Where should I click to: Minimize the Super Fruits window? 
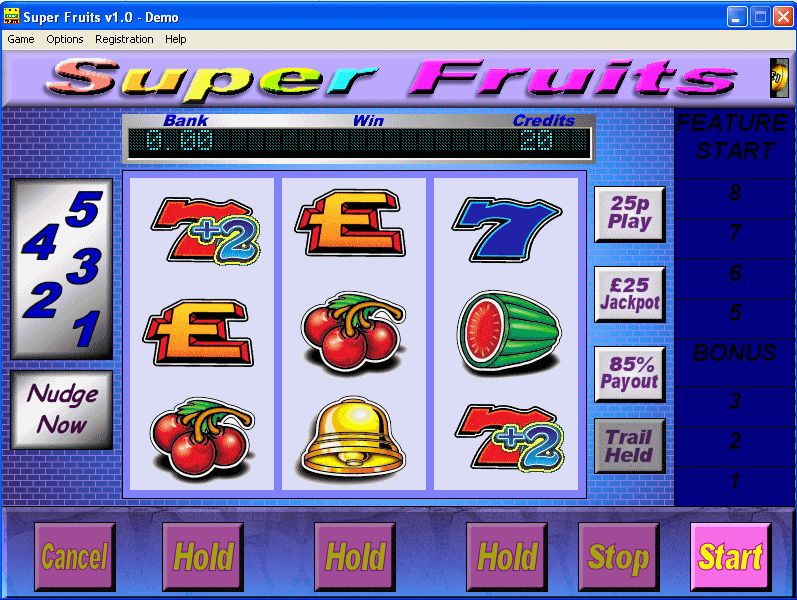coord(737,16)
